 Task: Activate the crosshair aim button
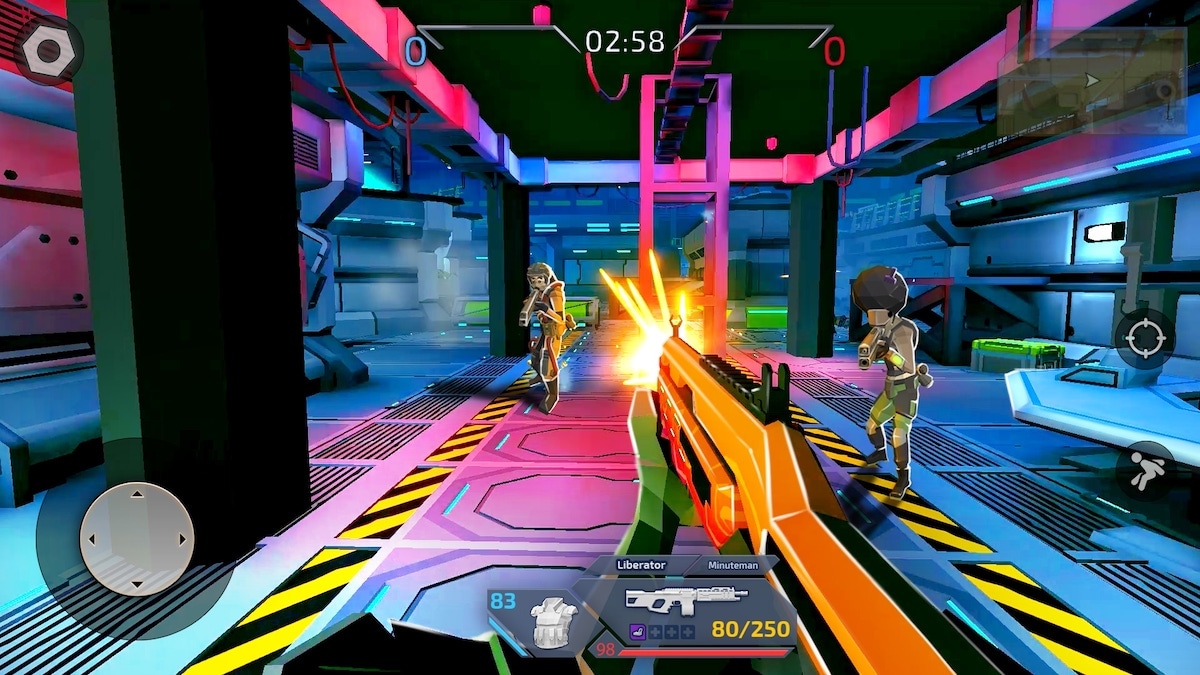tap(1144, 339)
